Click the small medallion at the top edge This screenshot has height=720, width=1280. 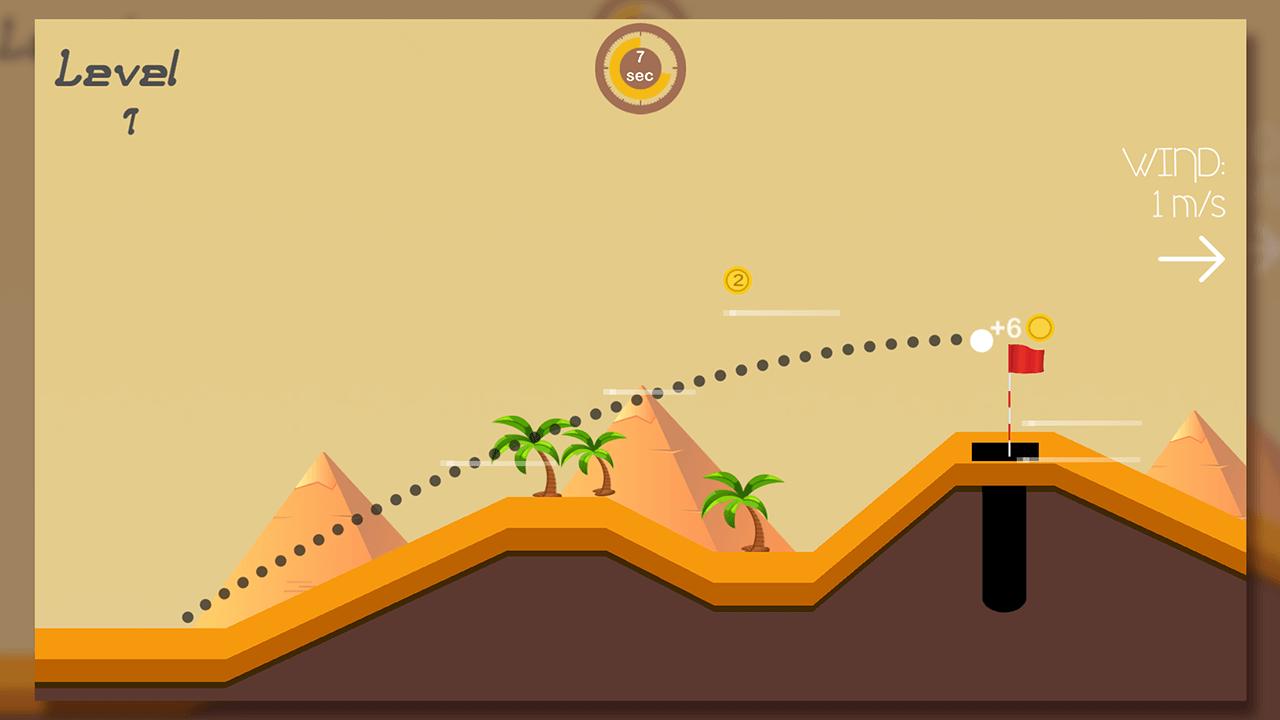[639, 10]
